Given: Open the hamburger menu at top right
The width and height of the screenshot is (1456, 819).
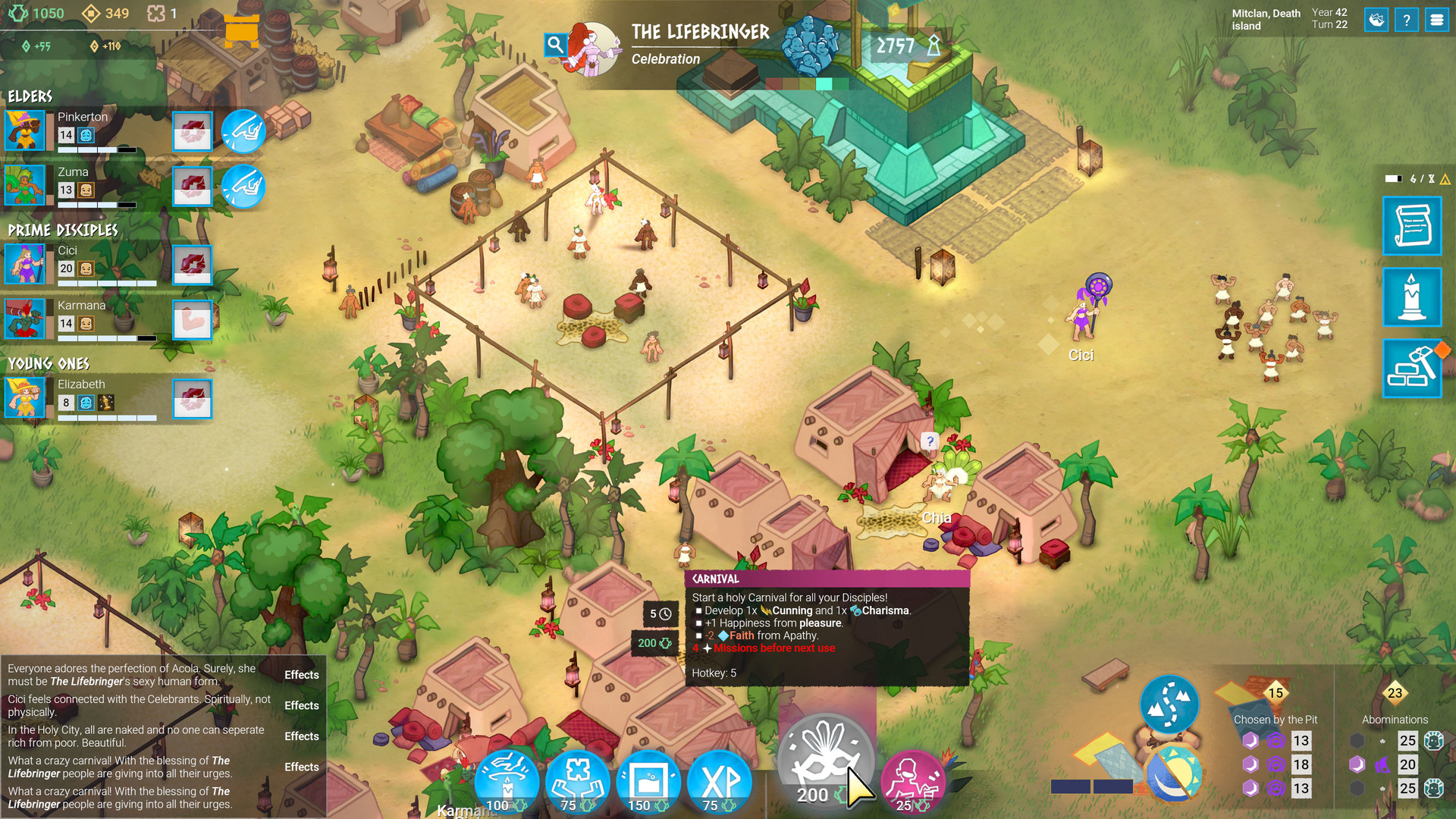Looking at the screenshot, I should 1438,20.
